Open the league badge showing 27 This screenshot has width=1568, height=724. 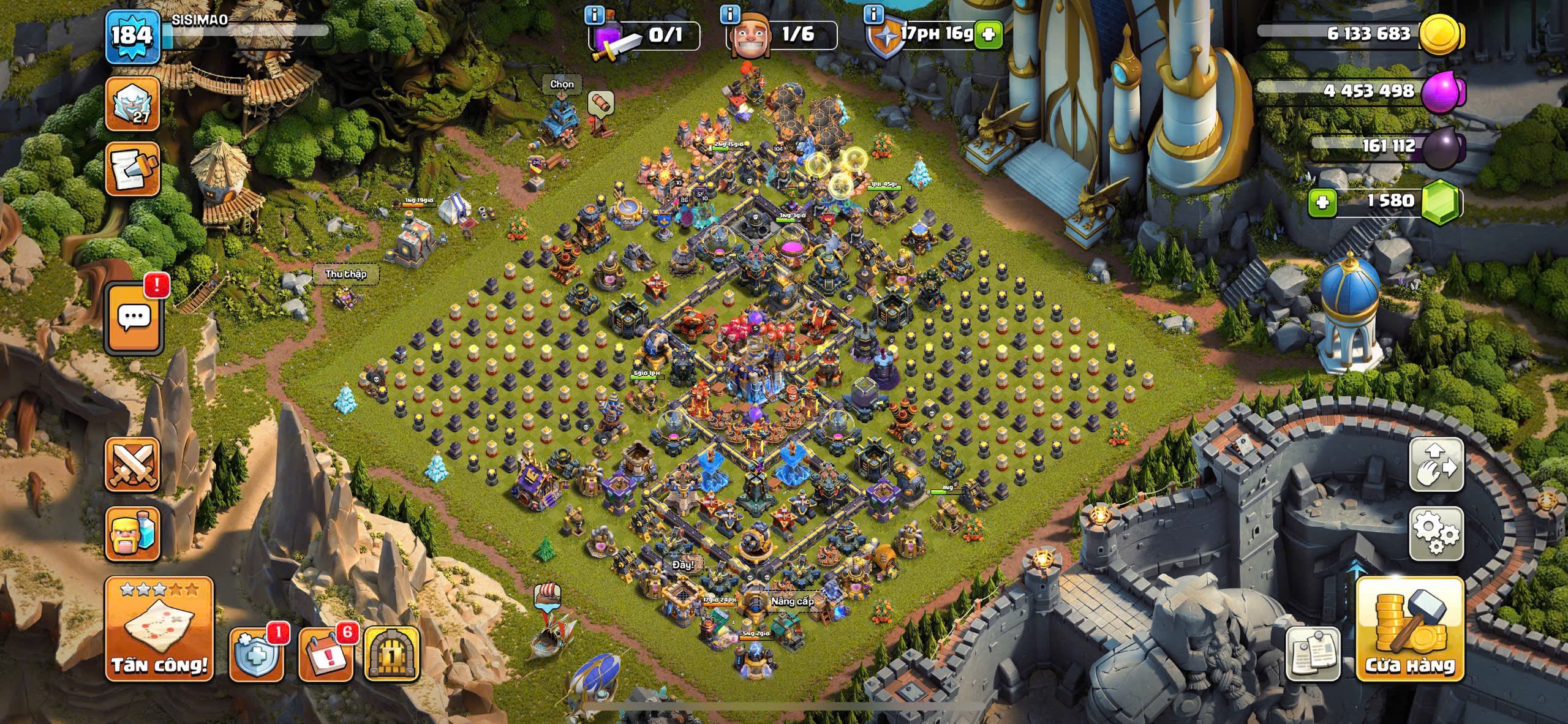133,104
